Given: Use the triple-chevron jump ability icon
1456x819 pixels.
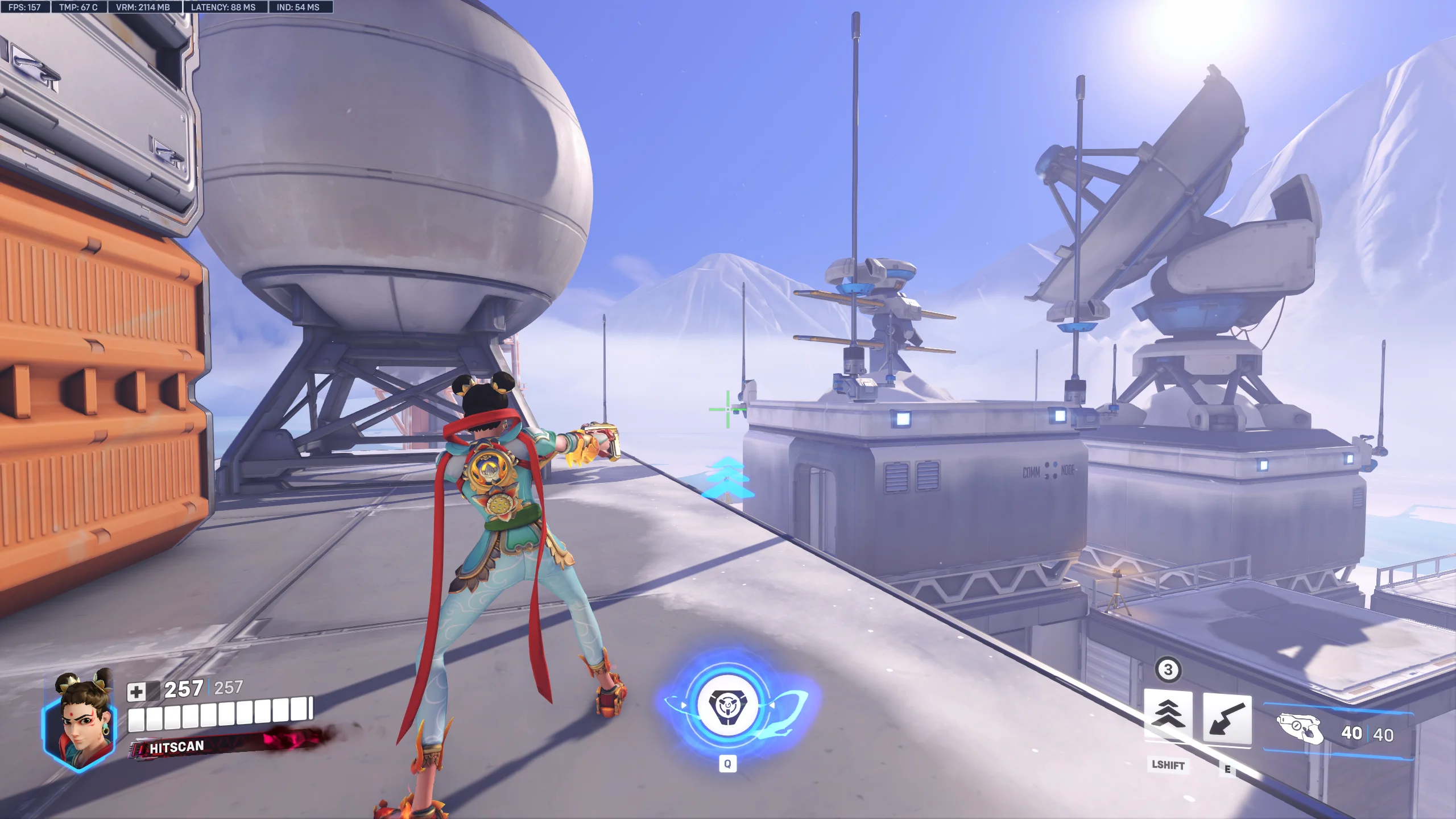Looking at the screenshot, I should 1168,716.
